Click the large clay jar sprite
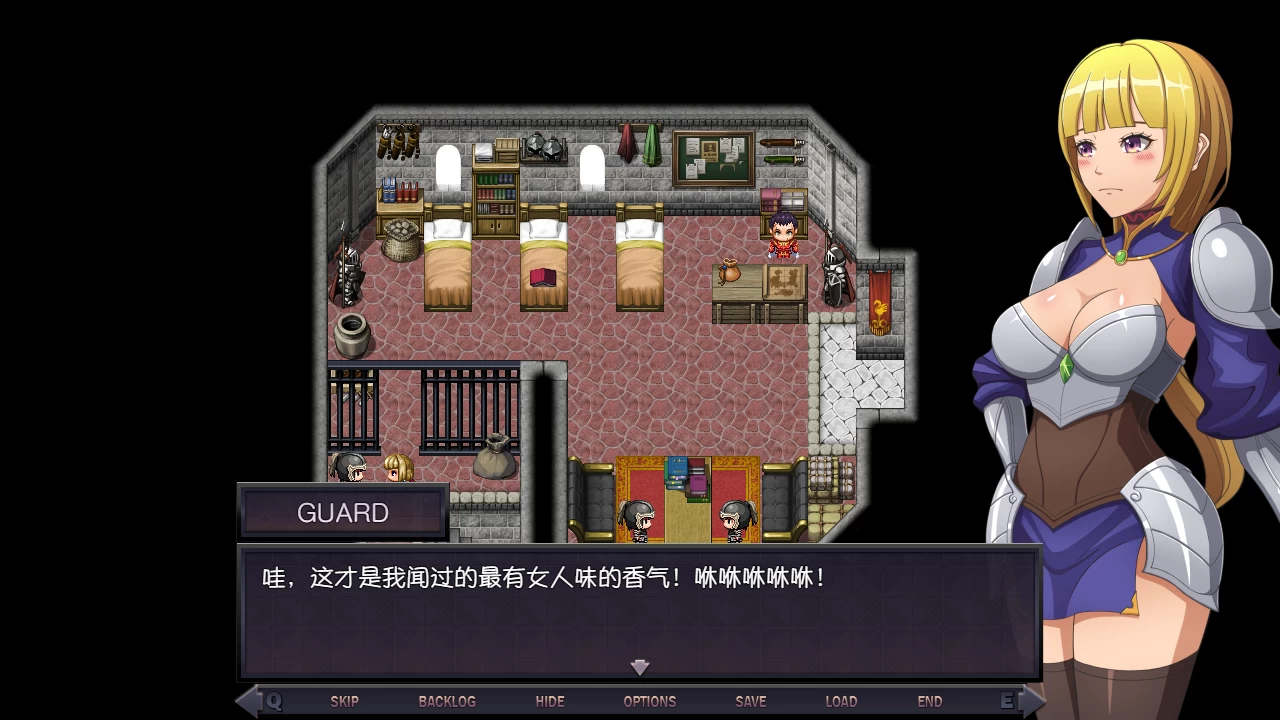Image resolution: width=1280 pixels, height=720 pixels. click(350, 335)
